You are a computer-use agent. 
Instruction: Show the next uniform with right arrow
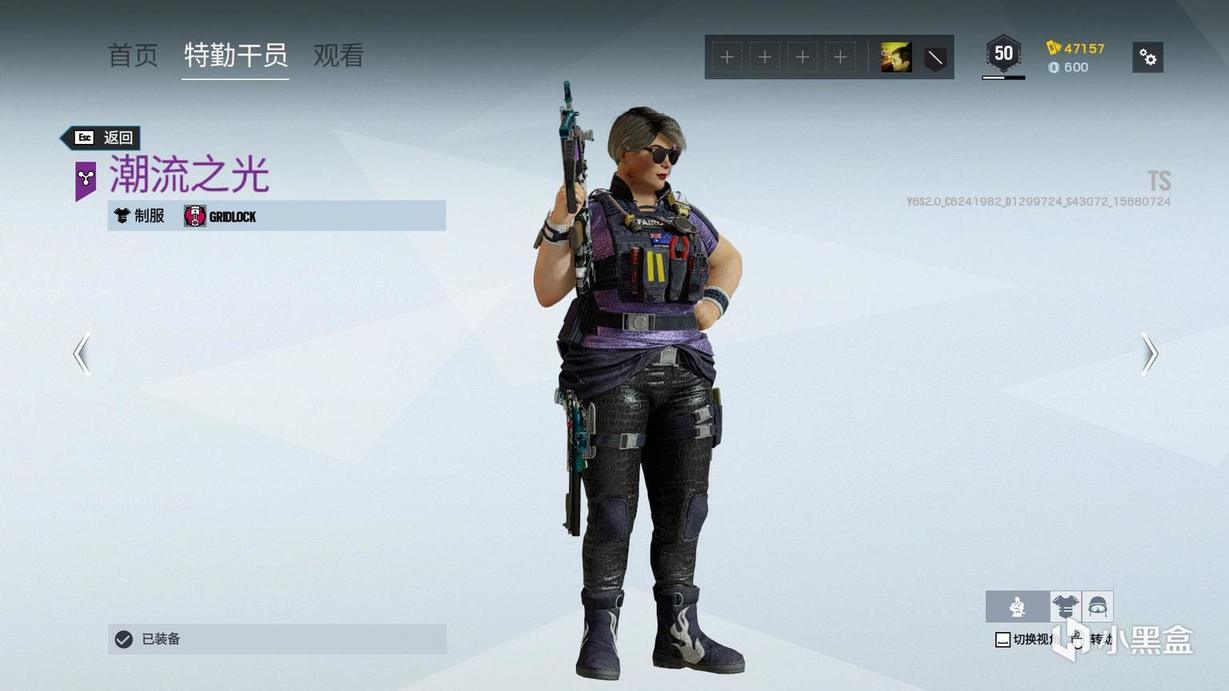click(1149, 353)
